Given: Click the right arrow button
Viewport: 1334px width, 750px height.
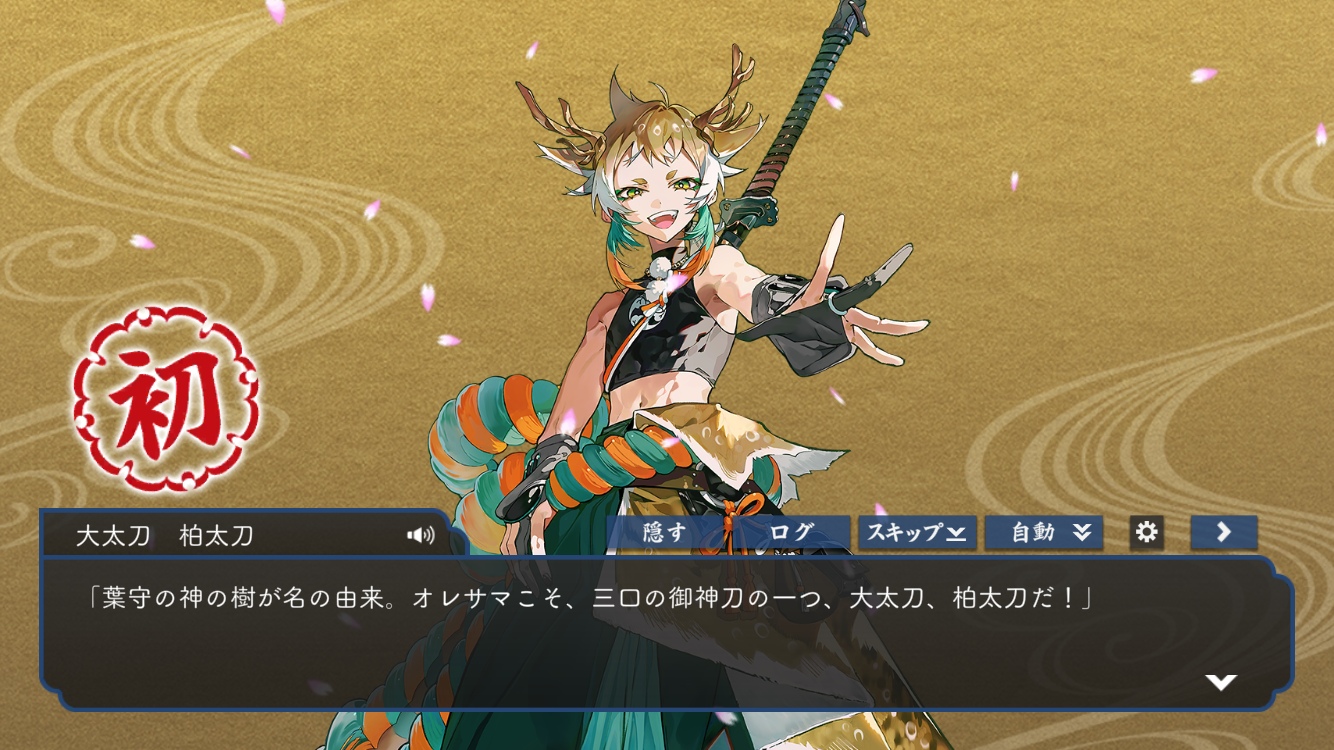Looking at the screenshot, I should 1223,532.
